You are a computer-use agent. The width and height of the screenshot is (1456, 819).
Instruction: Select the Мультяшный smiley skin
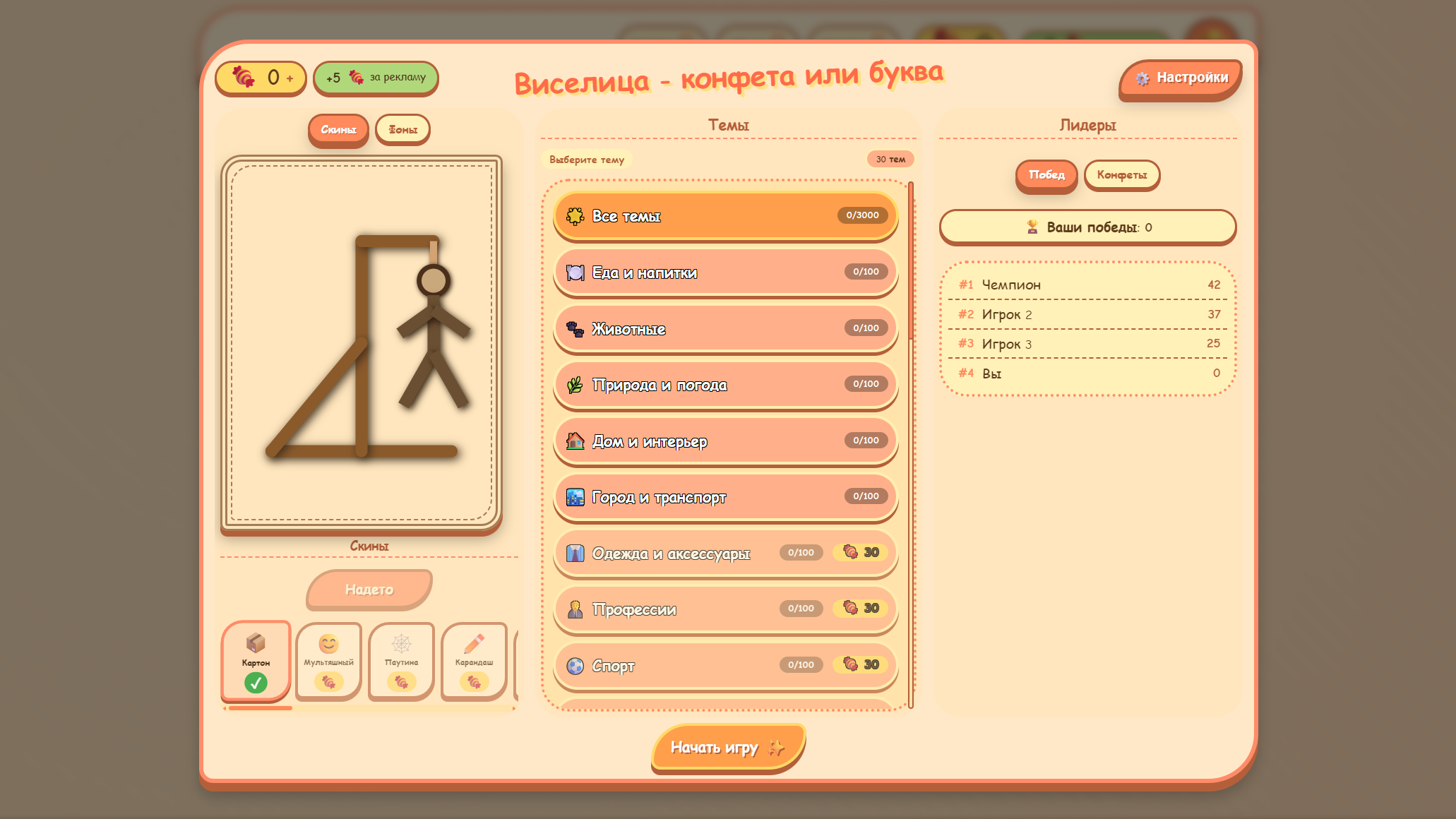click(x=328, y=660)
